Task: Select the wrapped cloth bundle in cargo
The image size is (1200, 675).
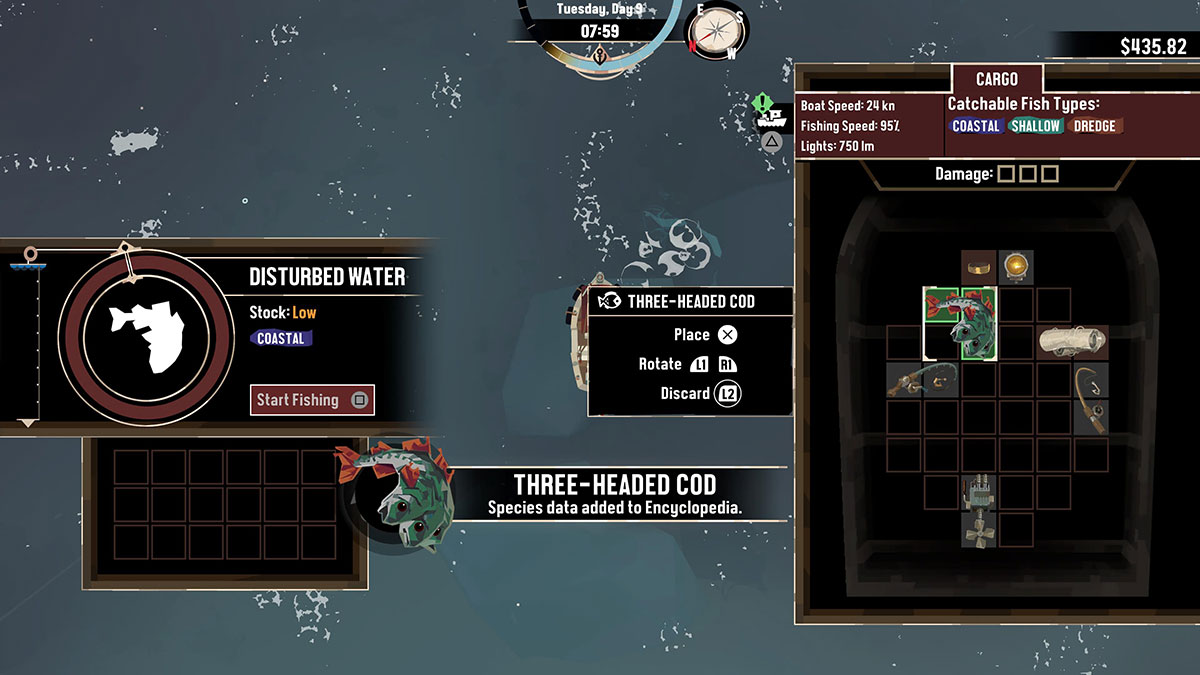Action: coord(1072,341)
